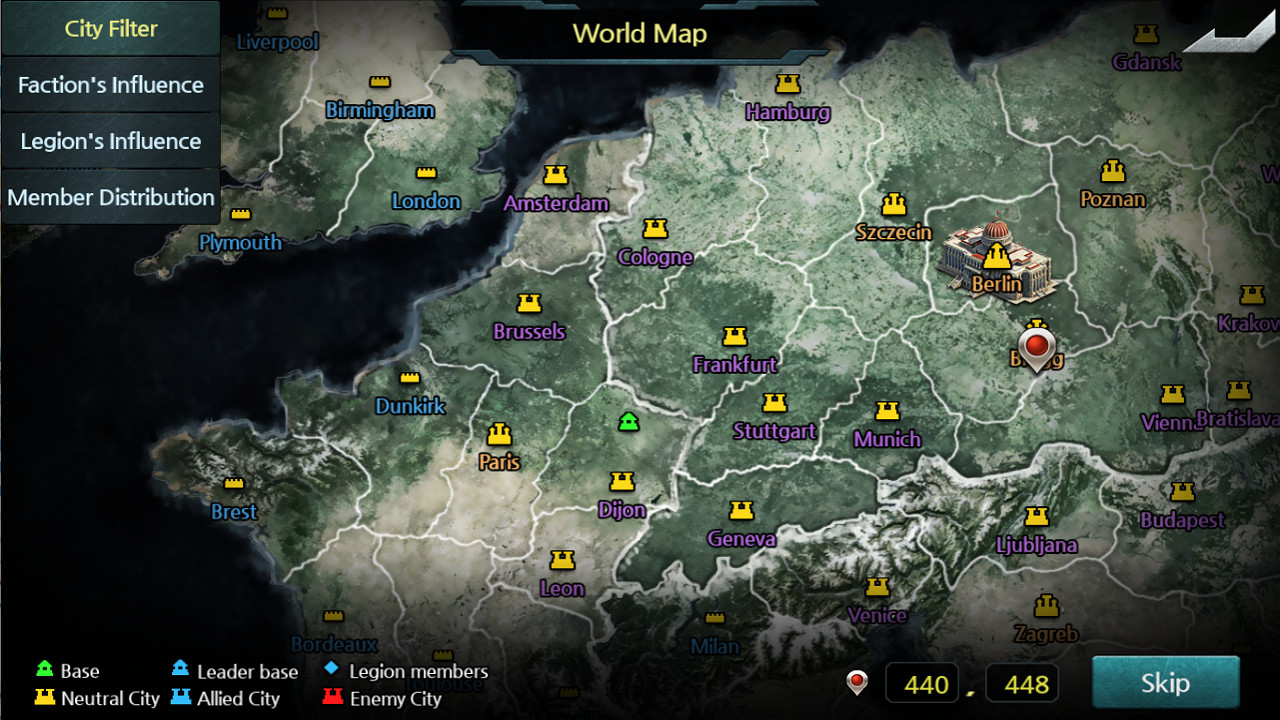
Task: Select the castle icon over Hamburg
Action: click(x=789, y=84)
